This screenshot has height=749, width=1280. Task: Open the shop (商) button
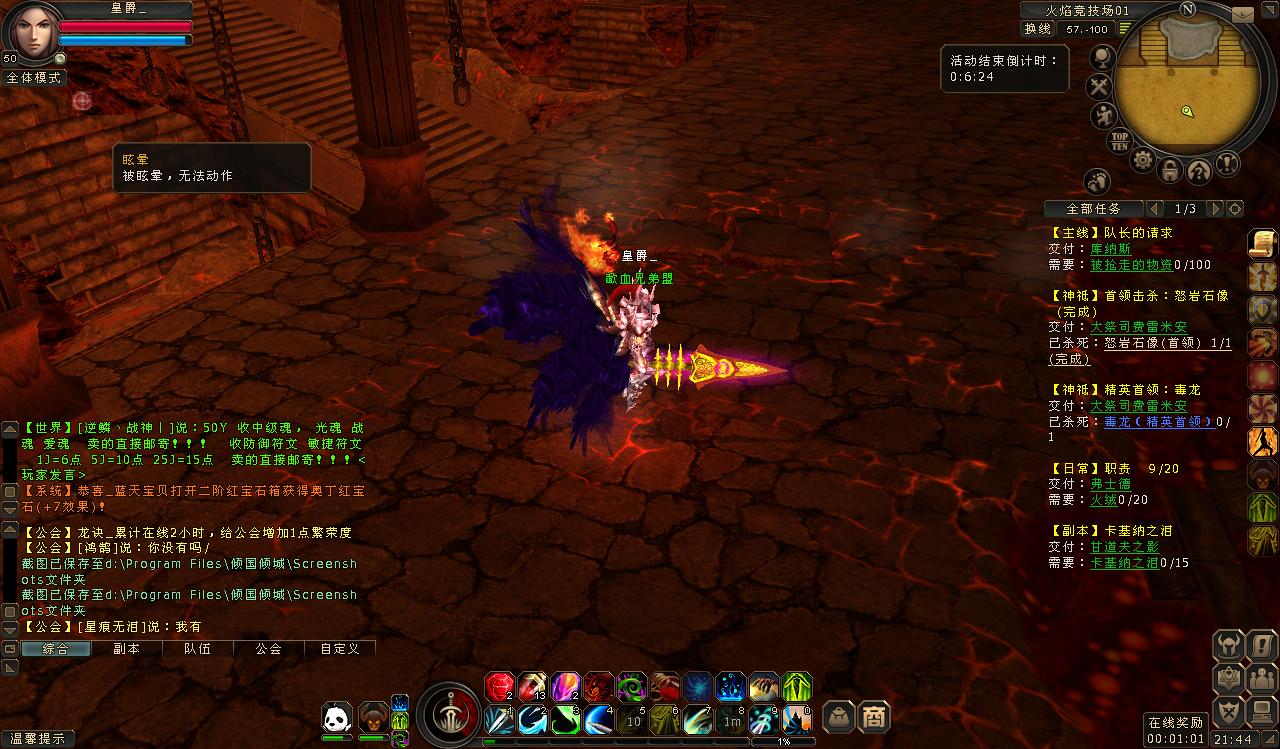tap(874, 717)
